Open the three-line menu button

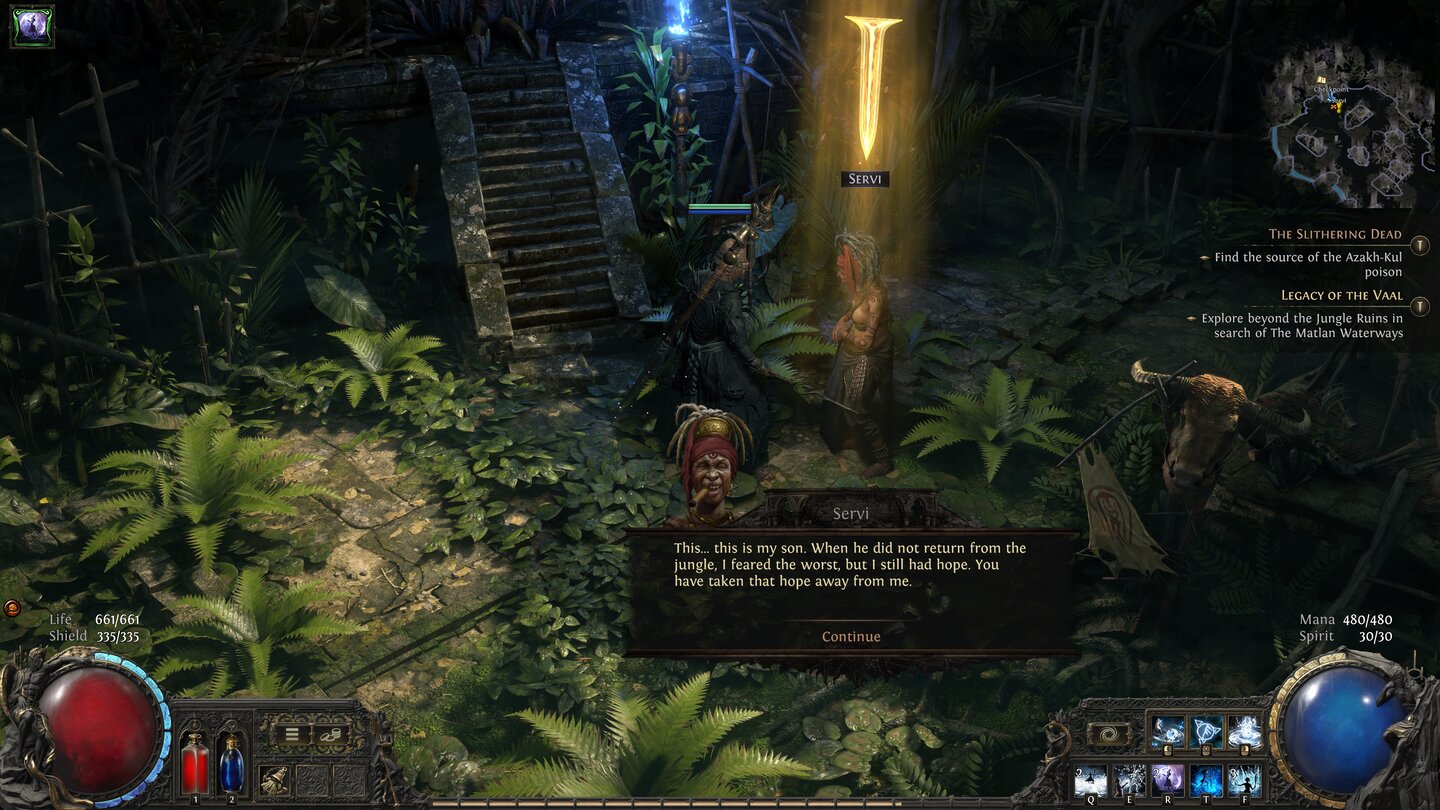coord(292,734)
